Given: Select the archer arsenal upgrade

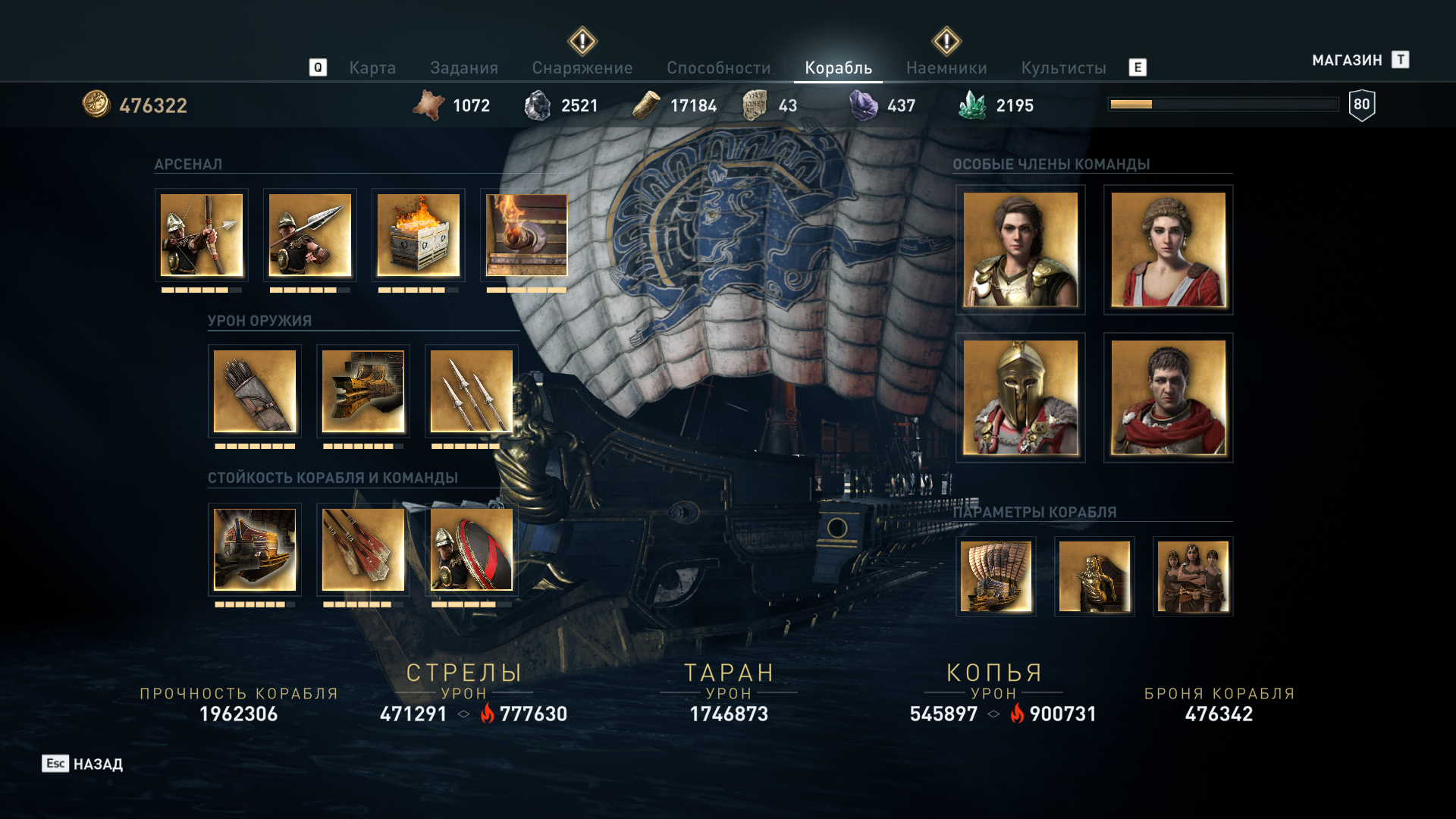Looking at the screenshot, I should (202, 235).
